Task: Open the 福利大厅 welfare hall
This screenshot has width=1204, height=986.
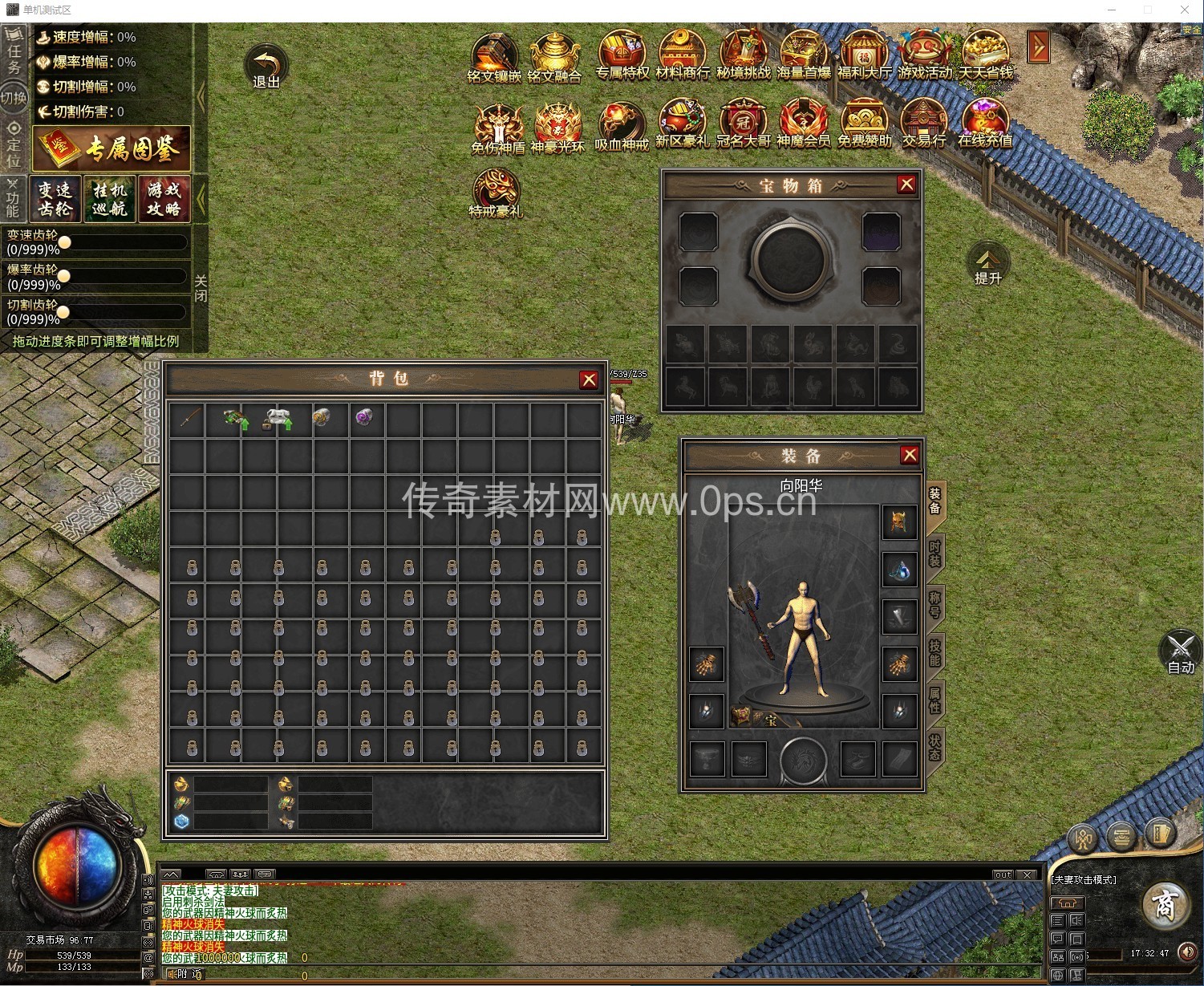Action: [x=864, y=55]
